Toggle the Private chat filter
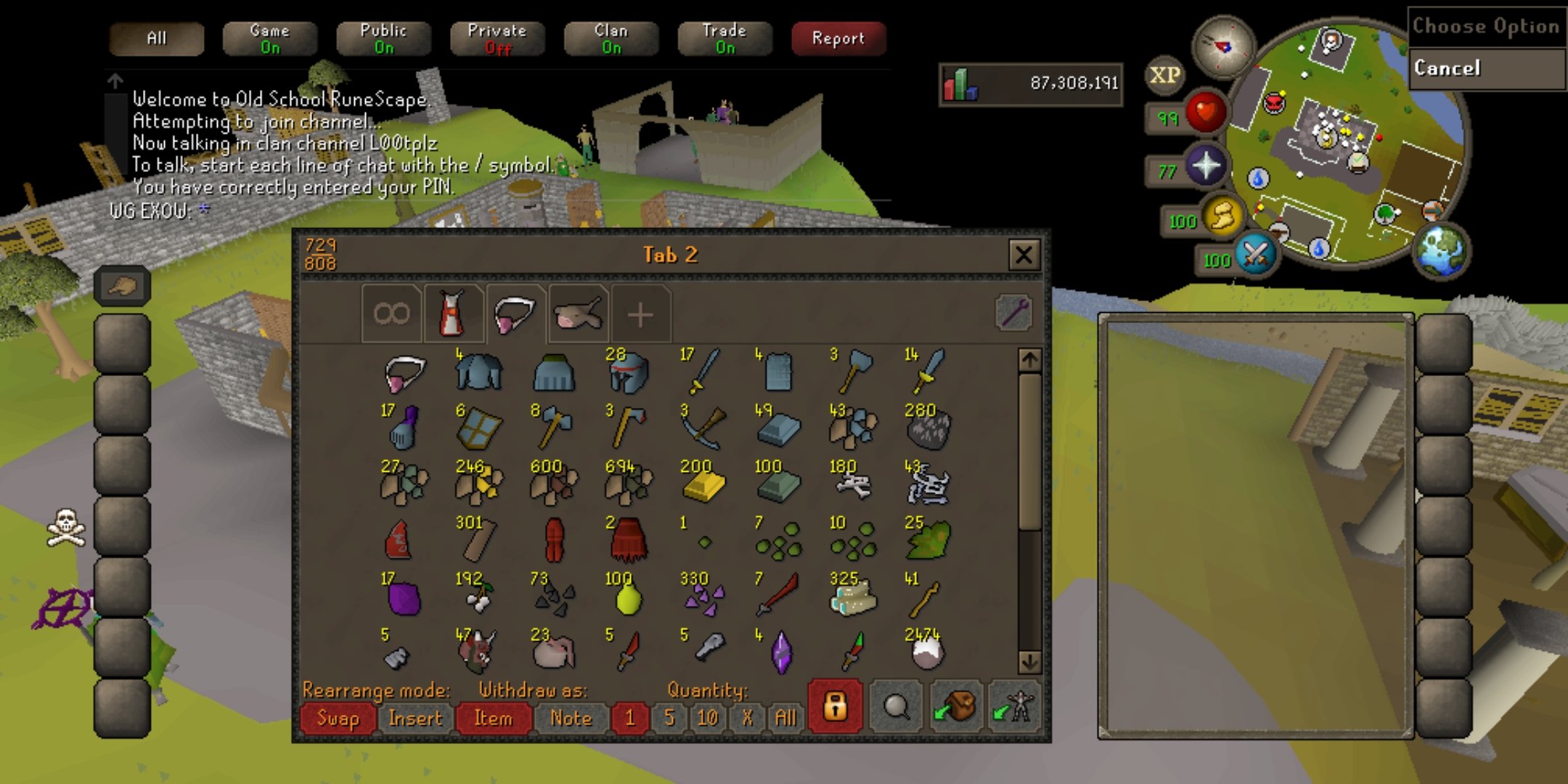This screenshot has width=1568, height=784. tap(497, 38)
